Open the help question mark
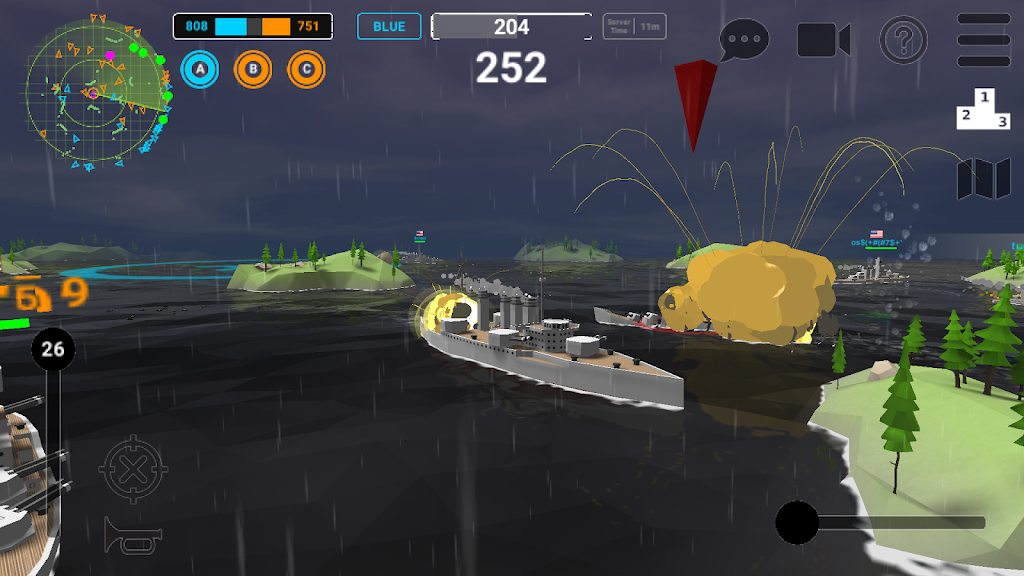1024x576 pixels. (x=903, y=41)
